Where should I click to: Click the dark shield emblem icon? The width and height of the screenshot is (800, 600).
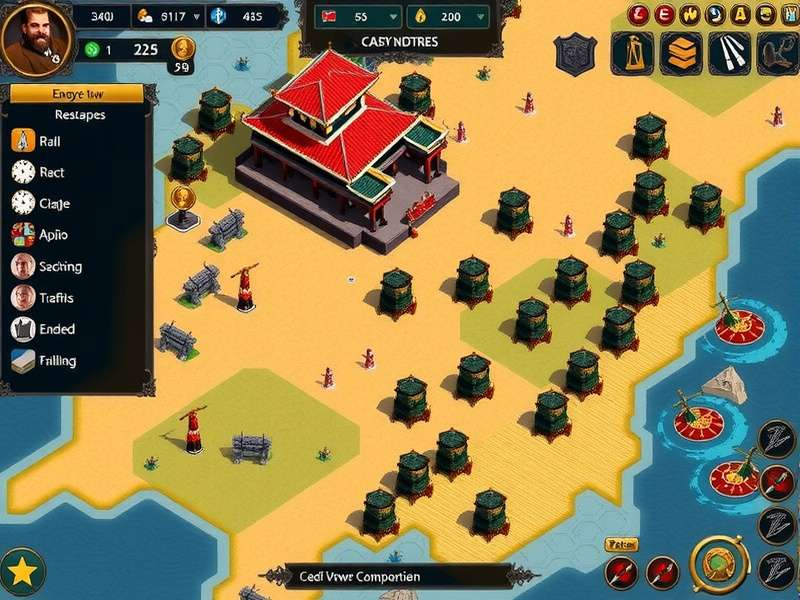point(575,52)
